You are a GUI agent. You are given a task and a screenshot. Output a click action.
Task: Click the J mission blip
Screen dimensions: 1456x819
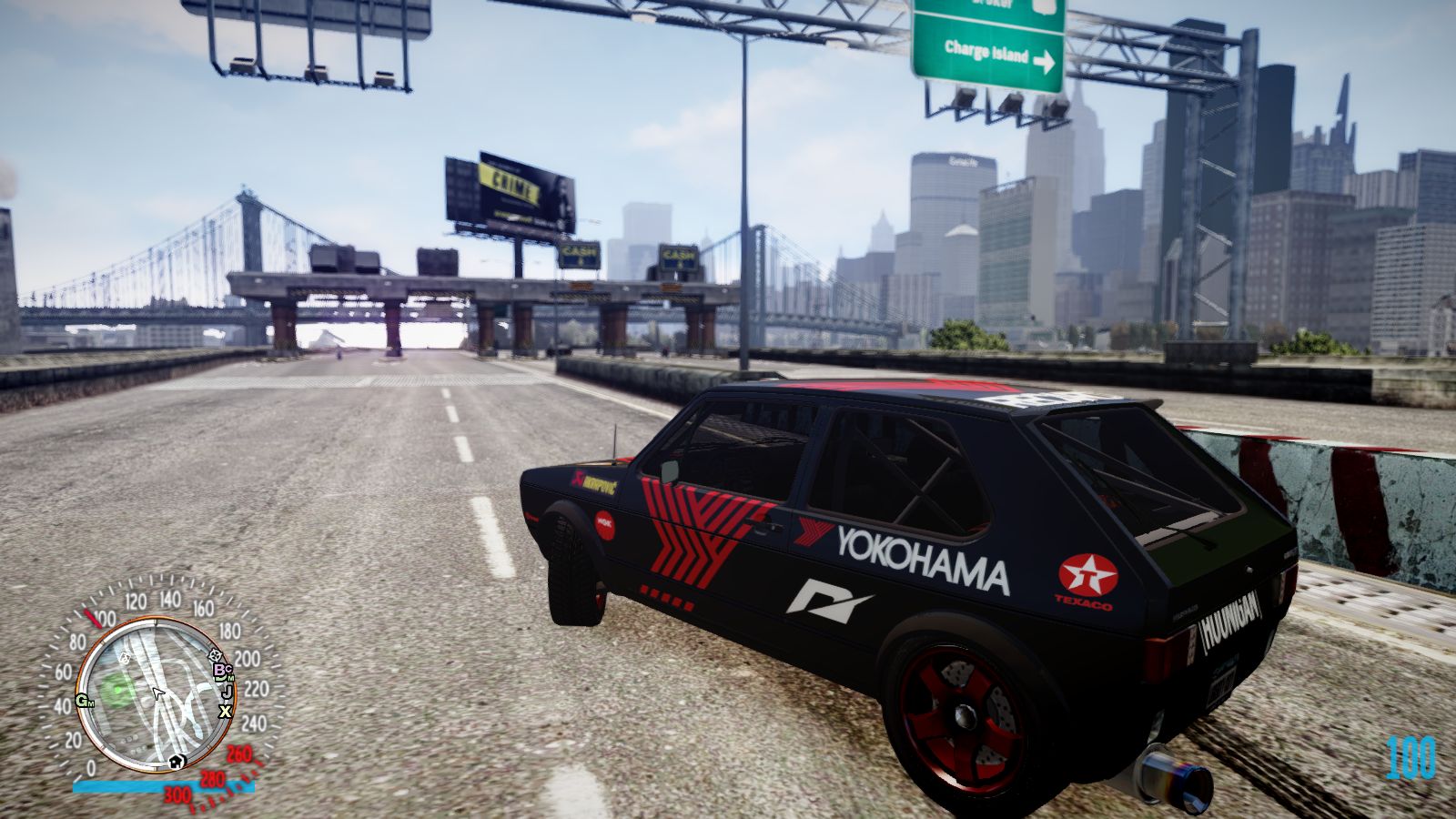pyautogui.click(x=226, y=691)
